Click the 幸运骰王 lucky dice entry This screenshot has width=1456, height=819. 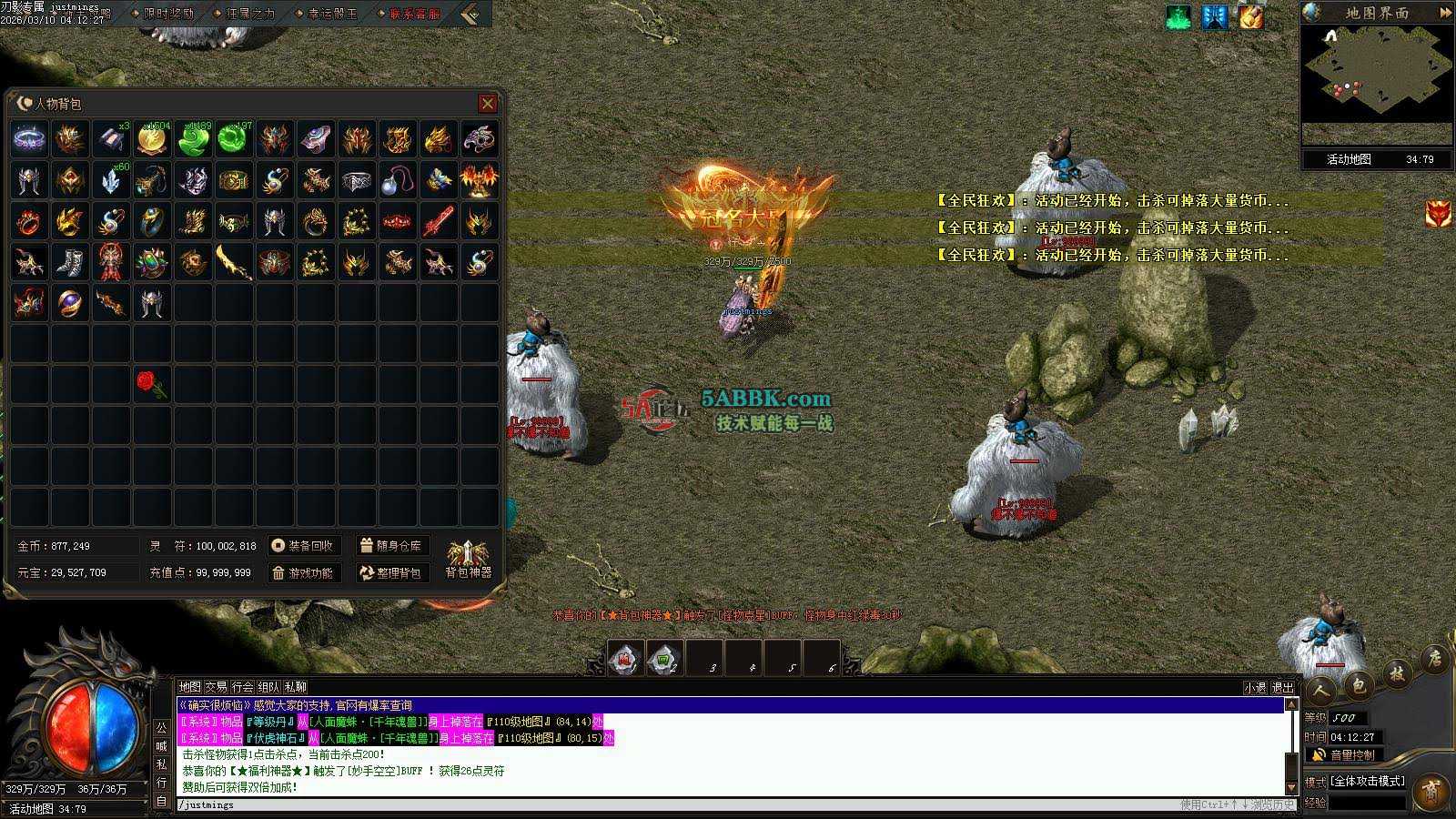coord(332,14)
